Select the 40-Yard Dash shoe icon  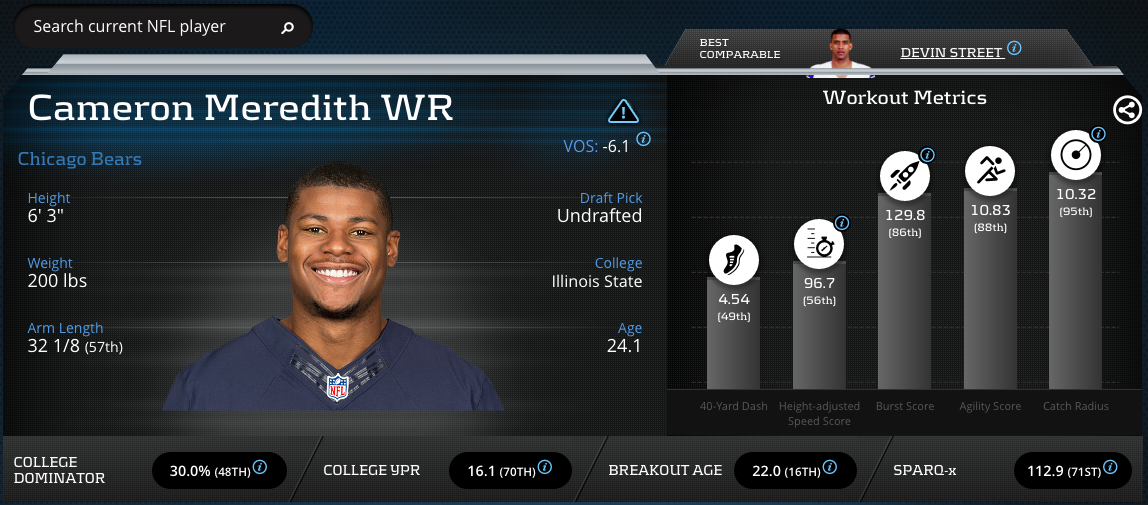733,261
